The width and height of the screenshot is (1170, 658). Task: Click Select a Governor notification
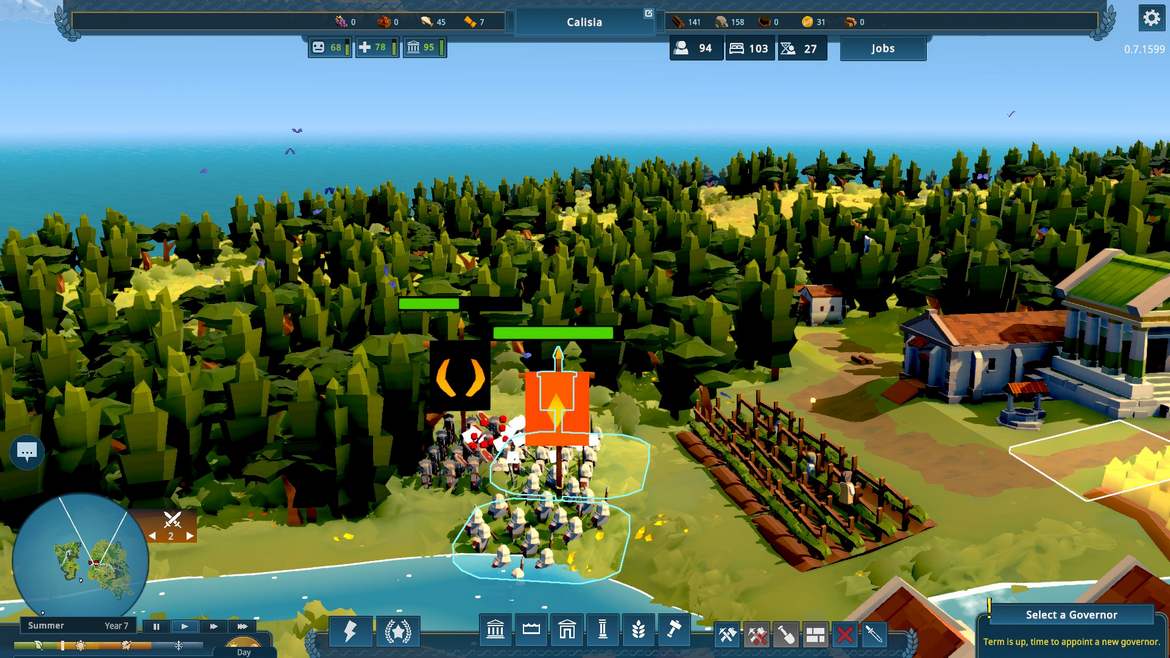click(x=1071, y=615)
